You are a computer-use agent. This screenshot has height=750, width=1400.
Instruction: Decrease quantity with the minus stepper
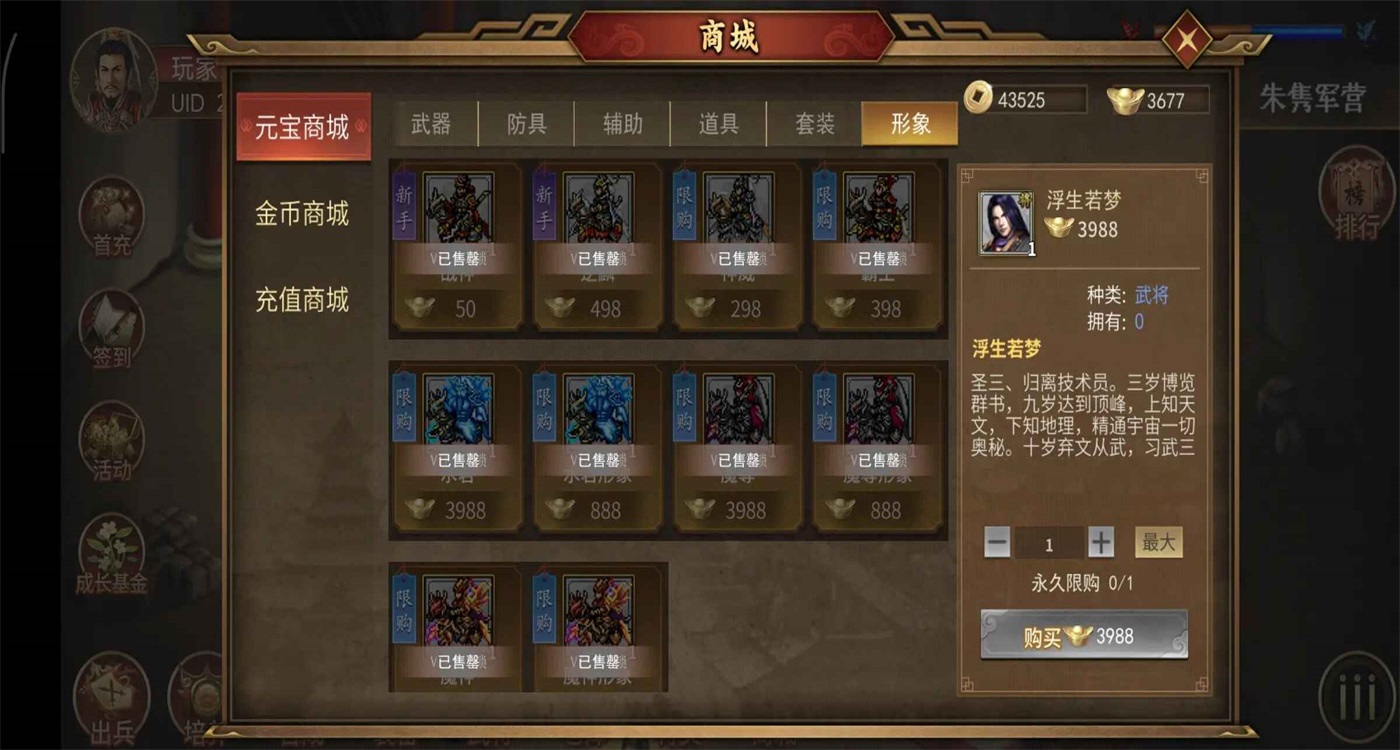(x=996, y=540)
